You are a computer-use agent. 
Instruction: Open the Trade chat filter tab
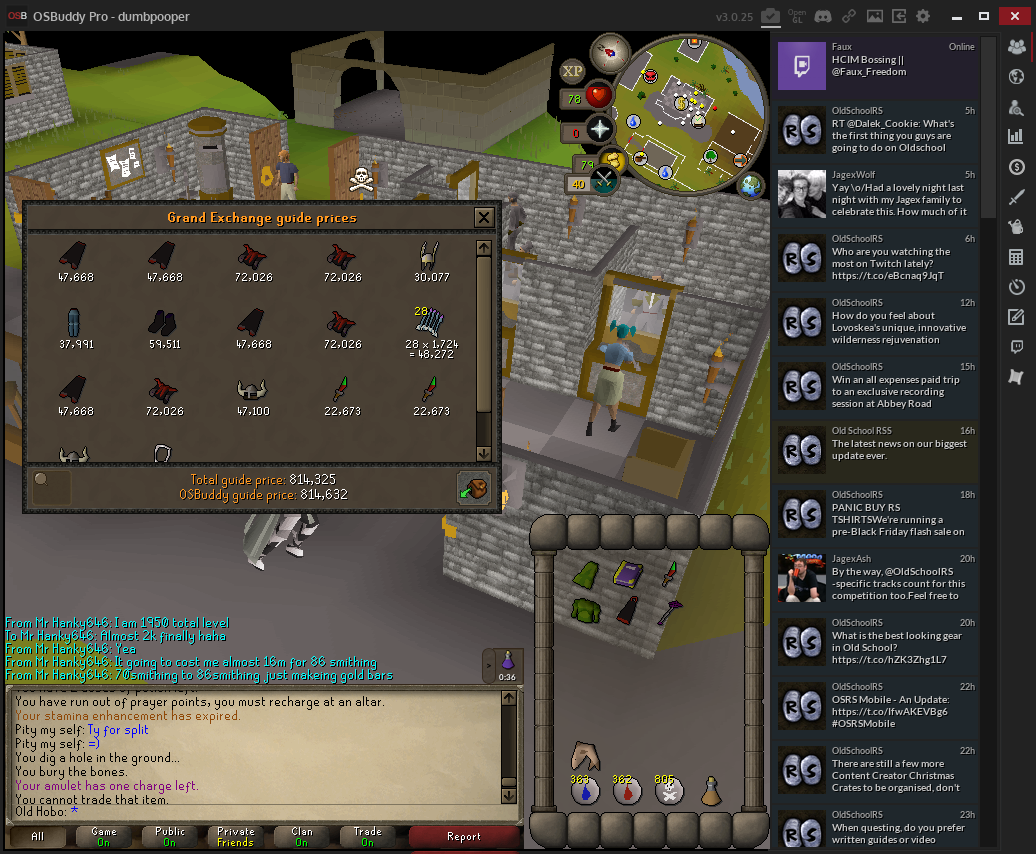[367, 836]
